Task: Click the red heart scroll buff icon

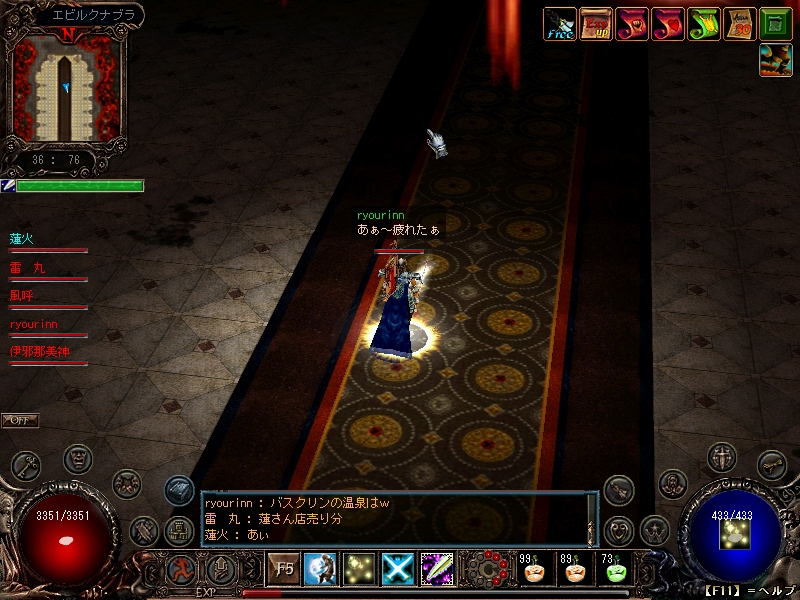Action: 668,24
